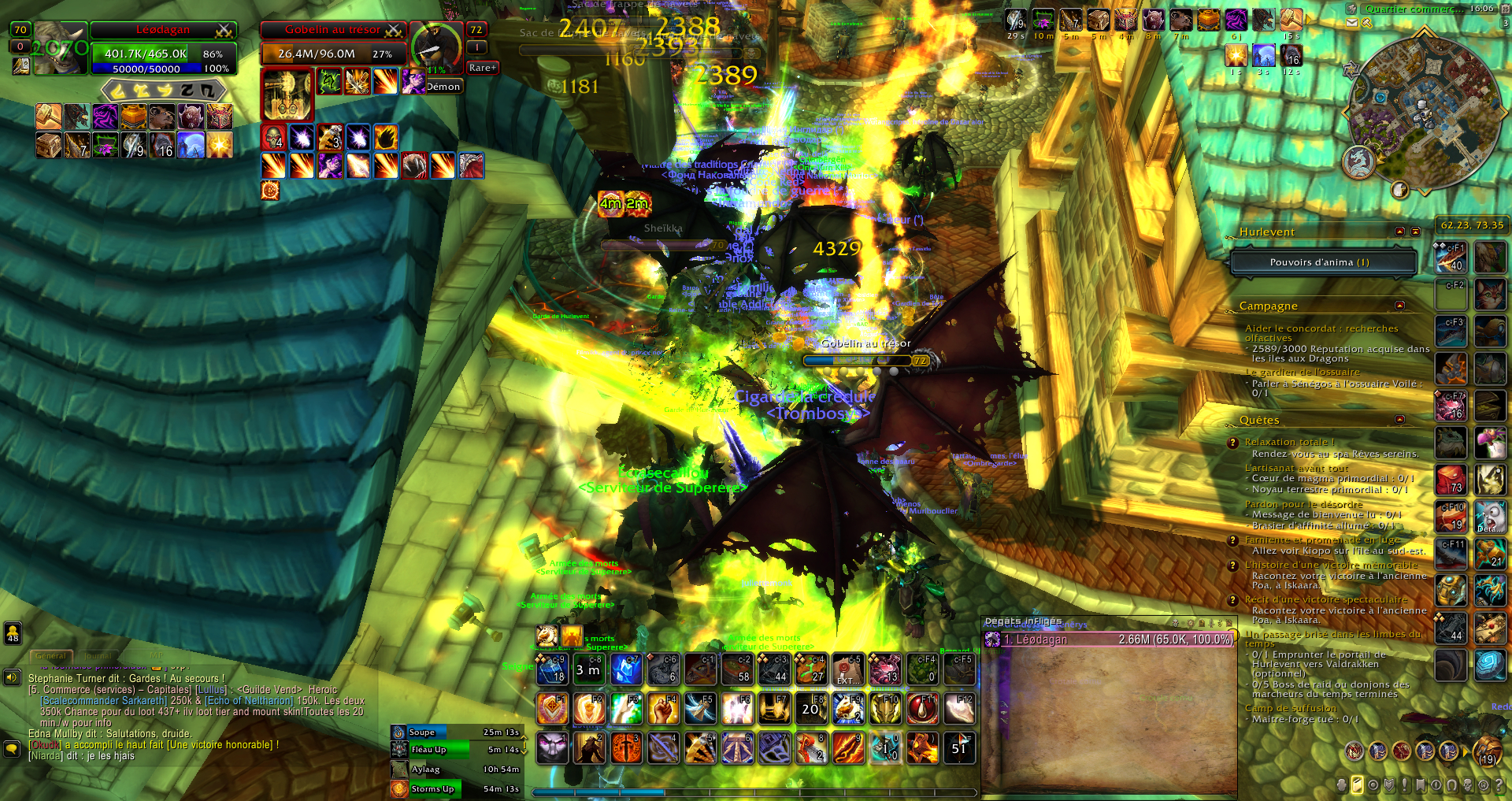This screenshot has width=1512, height=801.
Task: Open the mail envelope icon by minimap
Action: tap(1352, 23)
